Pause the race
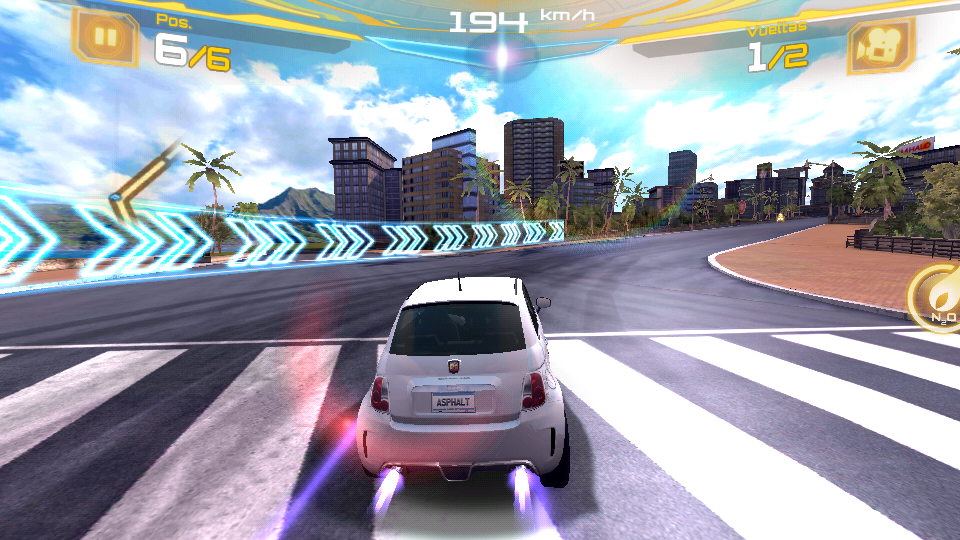This screenshot has width=960, height=540. pos(105,40)
